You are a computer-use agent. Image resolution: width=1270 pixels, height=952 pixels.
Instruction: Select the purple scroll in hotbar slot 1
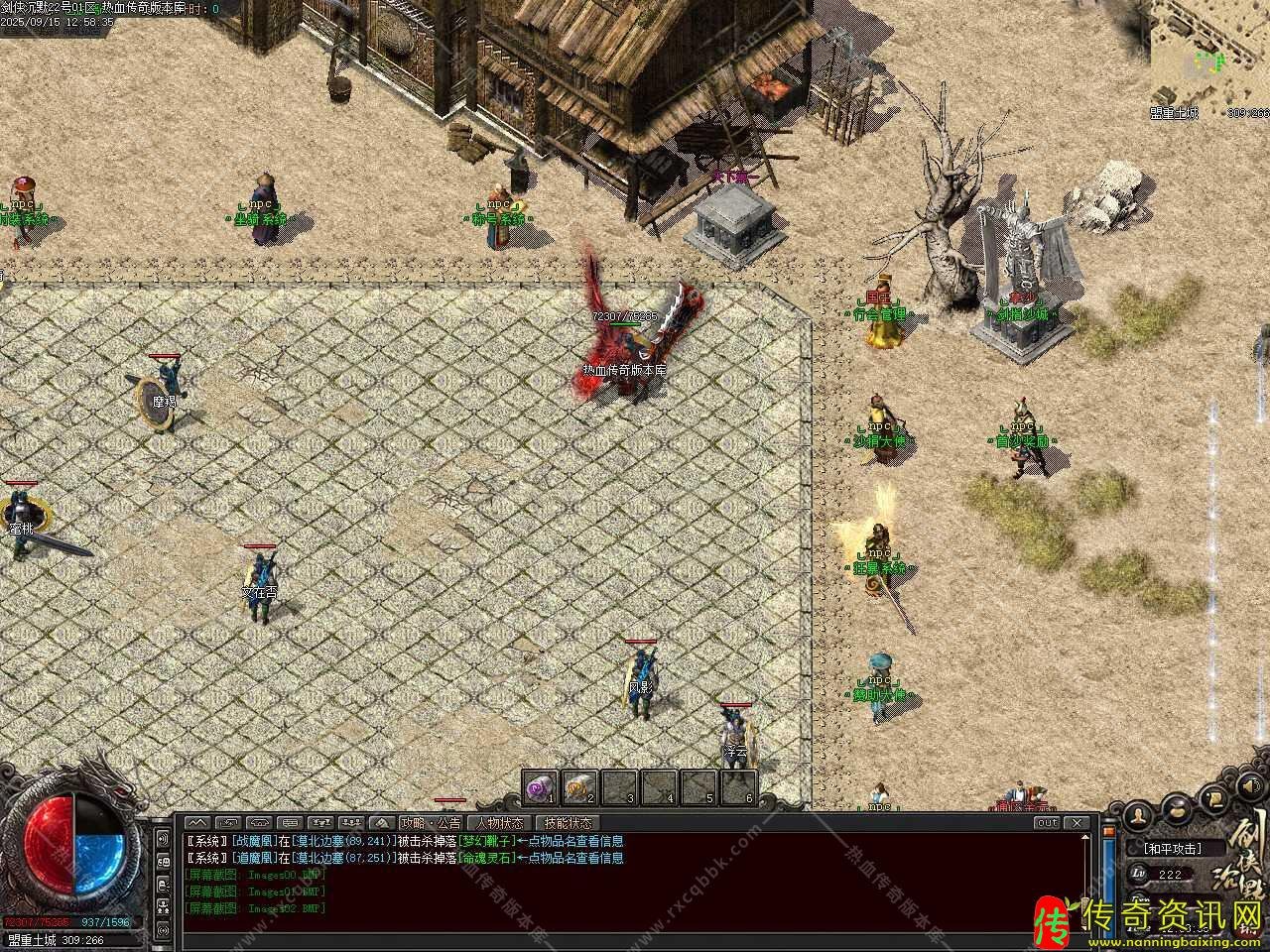point(540,788)
